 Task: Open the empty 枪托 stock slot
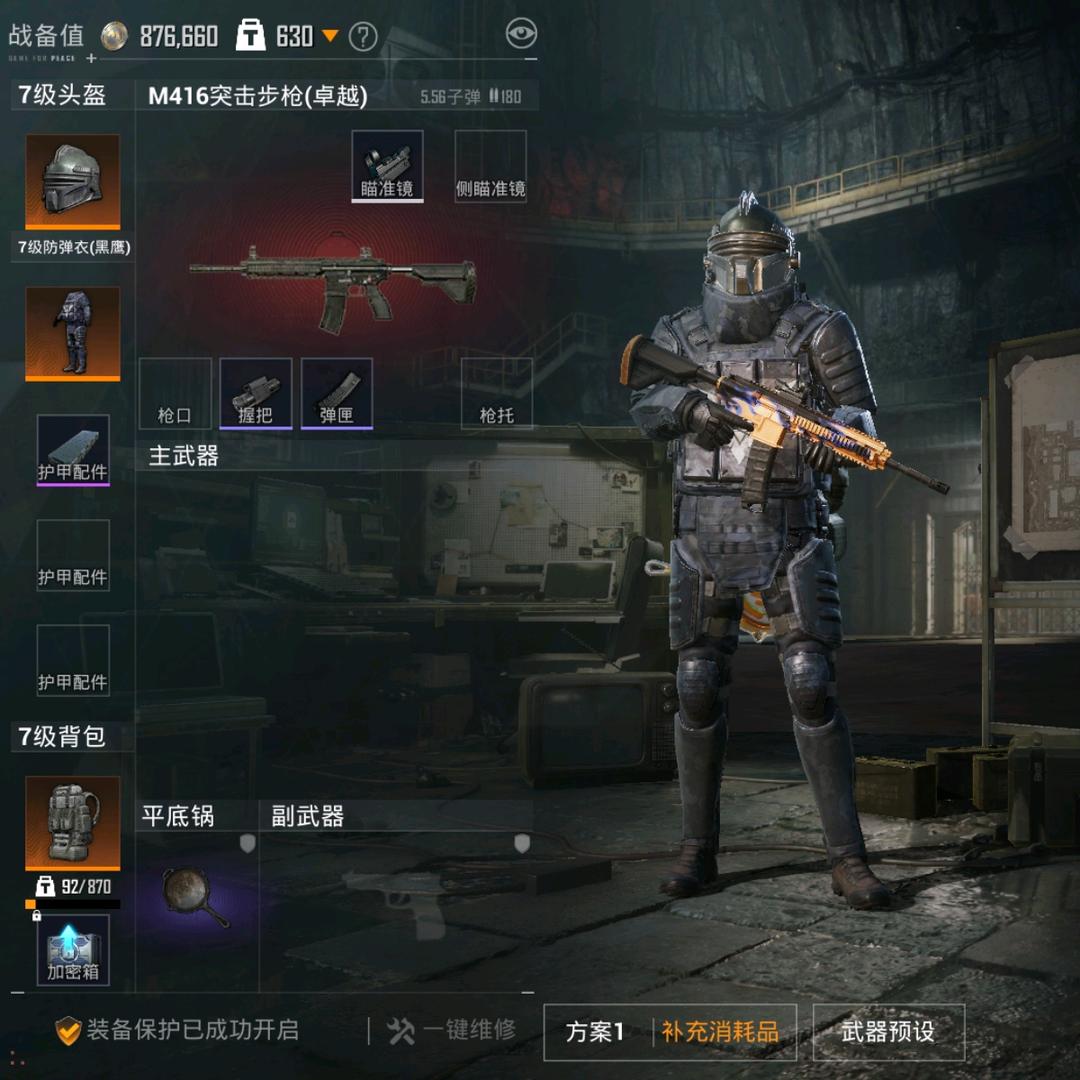497,393
